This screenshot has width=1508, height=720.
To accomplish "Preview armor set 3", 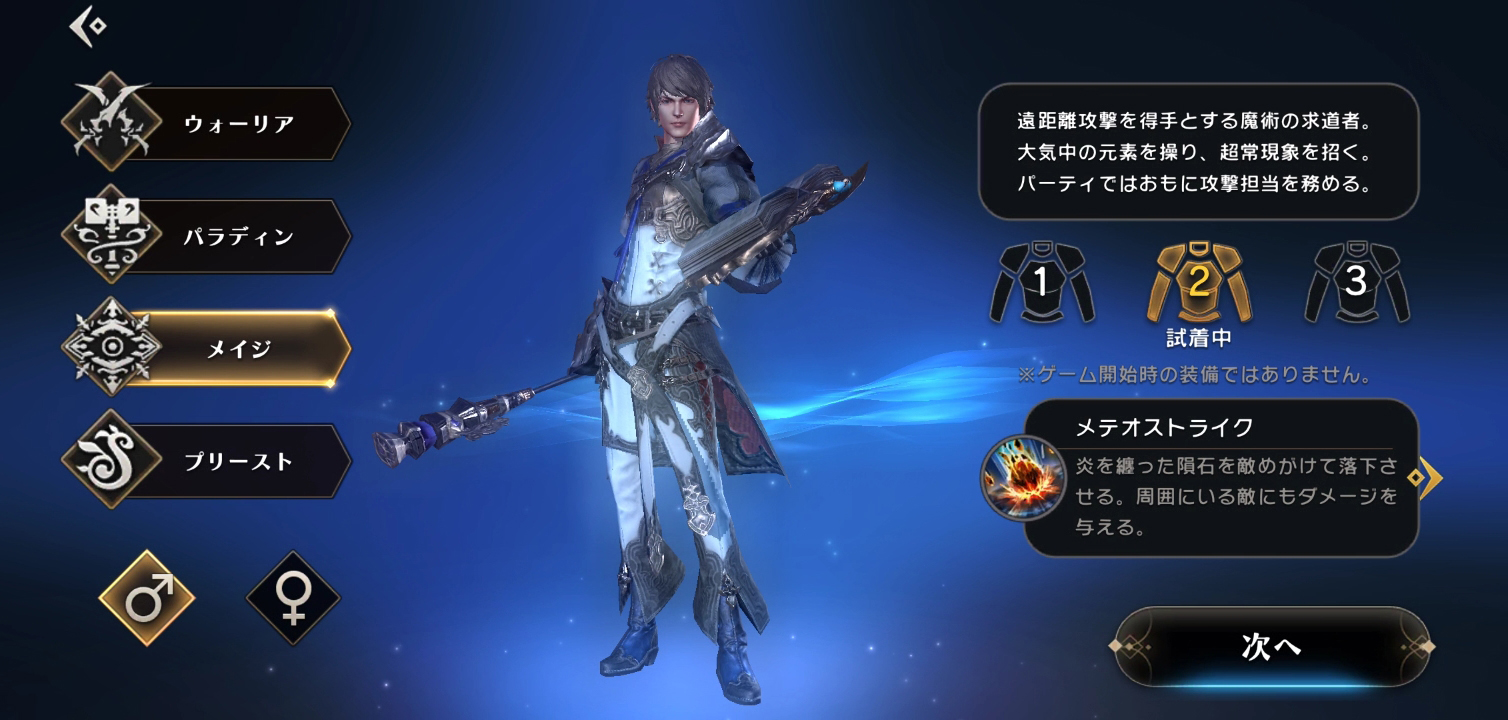I will pos(1356,283).
